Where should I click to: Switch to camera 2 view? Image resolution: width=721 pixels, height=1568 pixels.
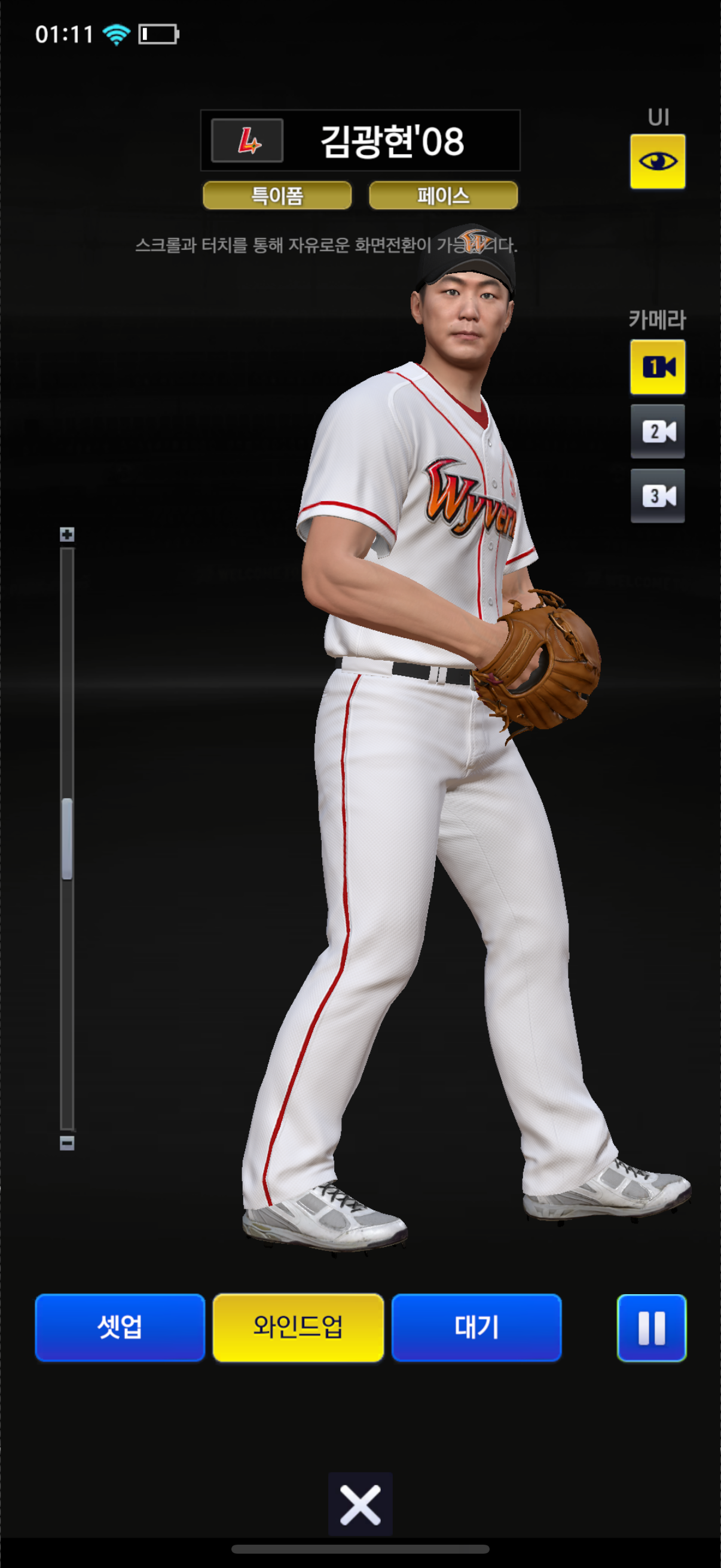657,432
